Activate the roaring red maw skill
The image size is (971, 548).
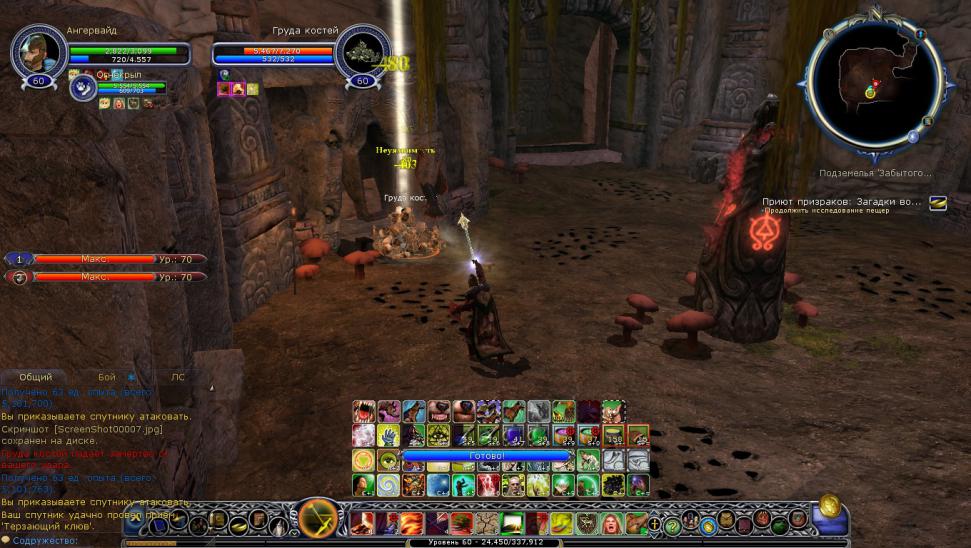click(364, 411)
